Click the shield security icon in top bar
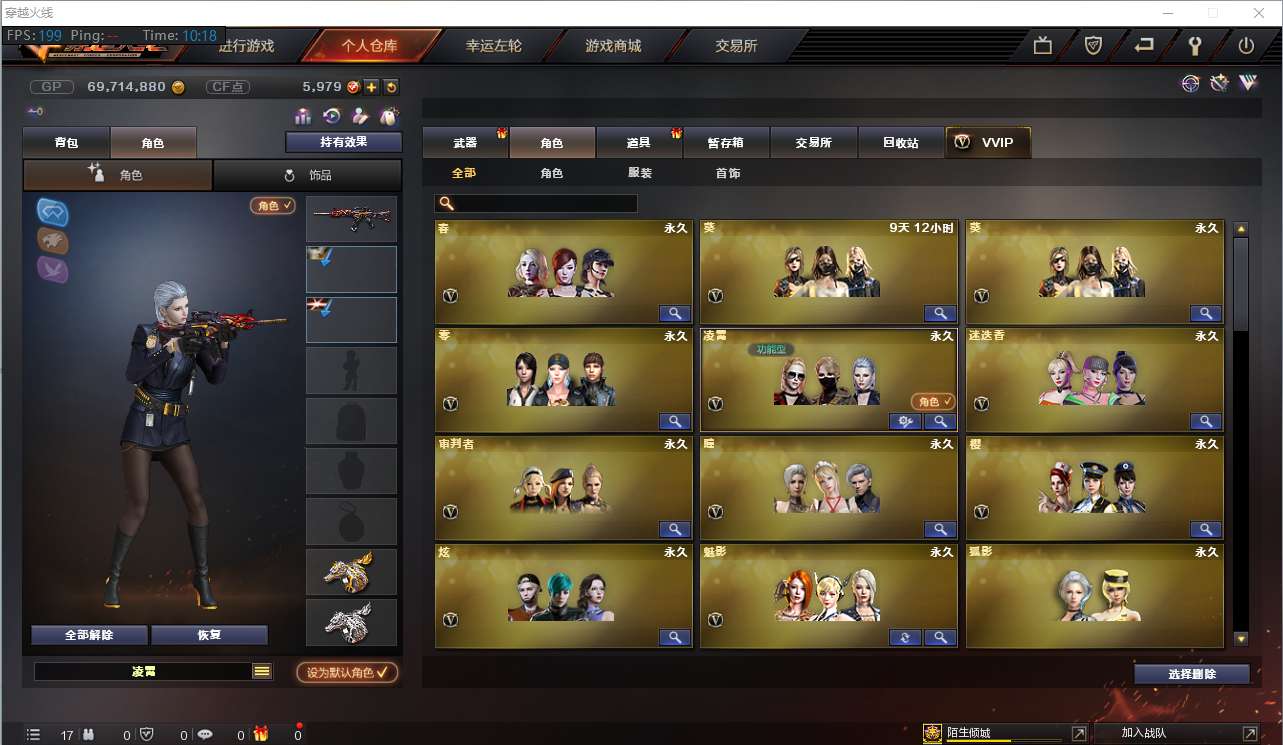 1092,45
